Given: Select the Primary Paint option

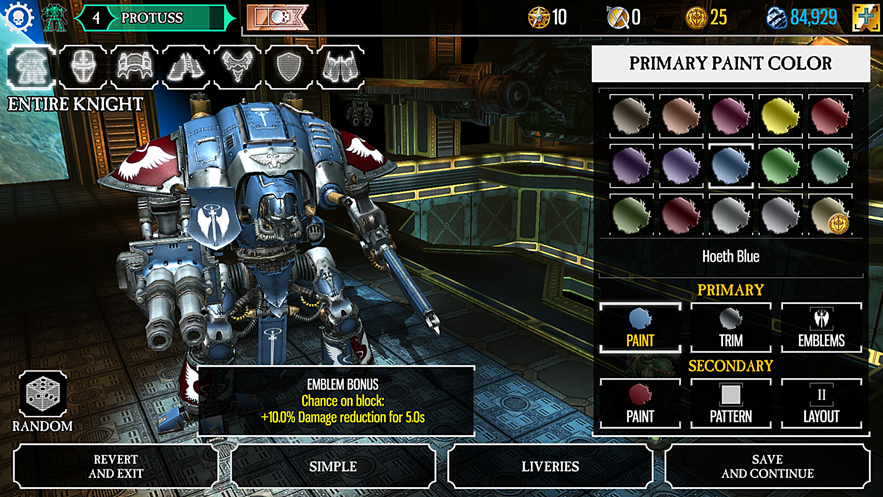Looking at the screenshot, I should [640, 327].
